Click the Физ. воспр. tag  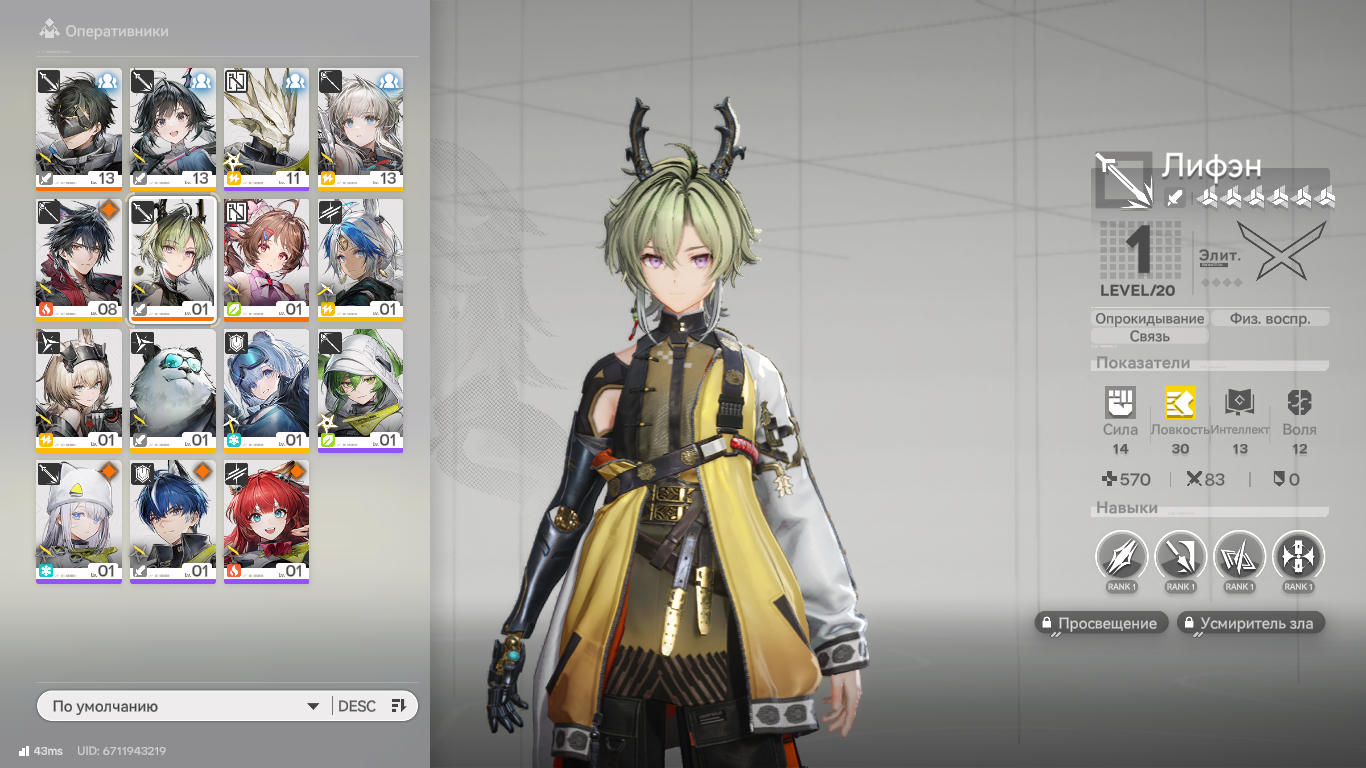[1270, 319]
